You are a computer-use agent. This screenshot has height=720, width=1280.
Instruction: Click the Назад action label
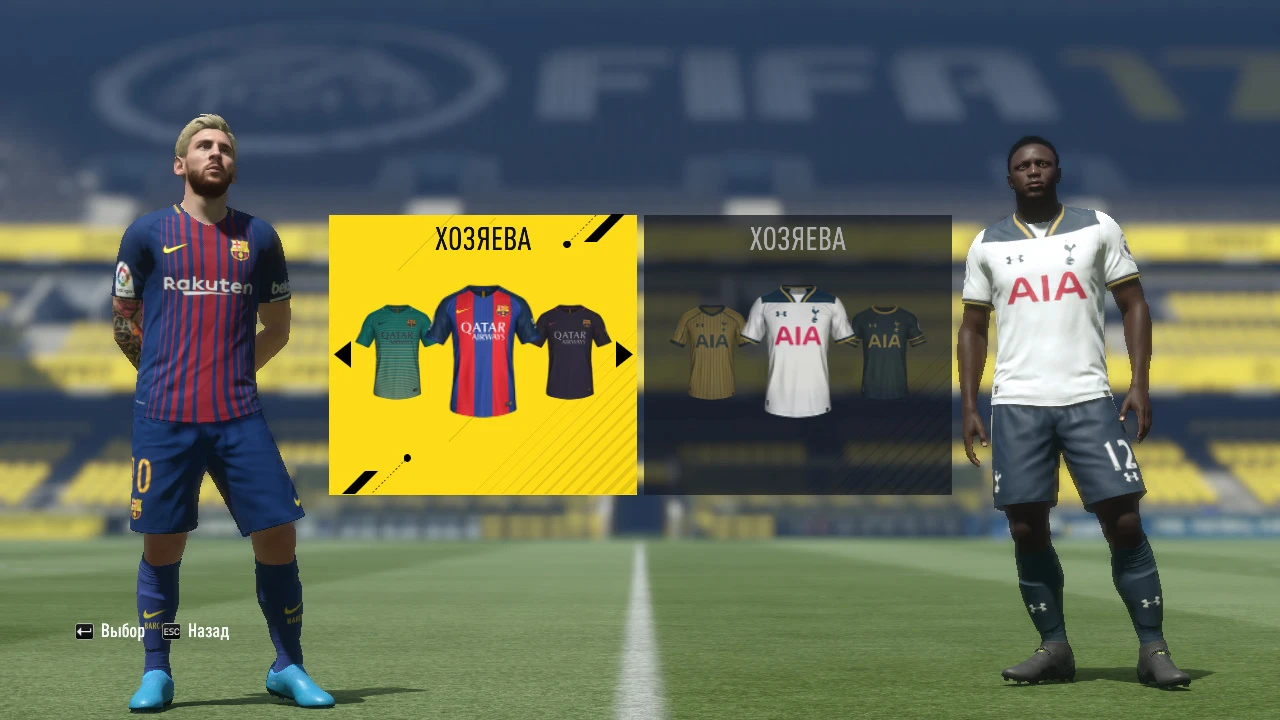[x=207, y=631]
